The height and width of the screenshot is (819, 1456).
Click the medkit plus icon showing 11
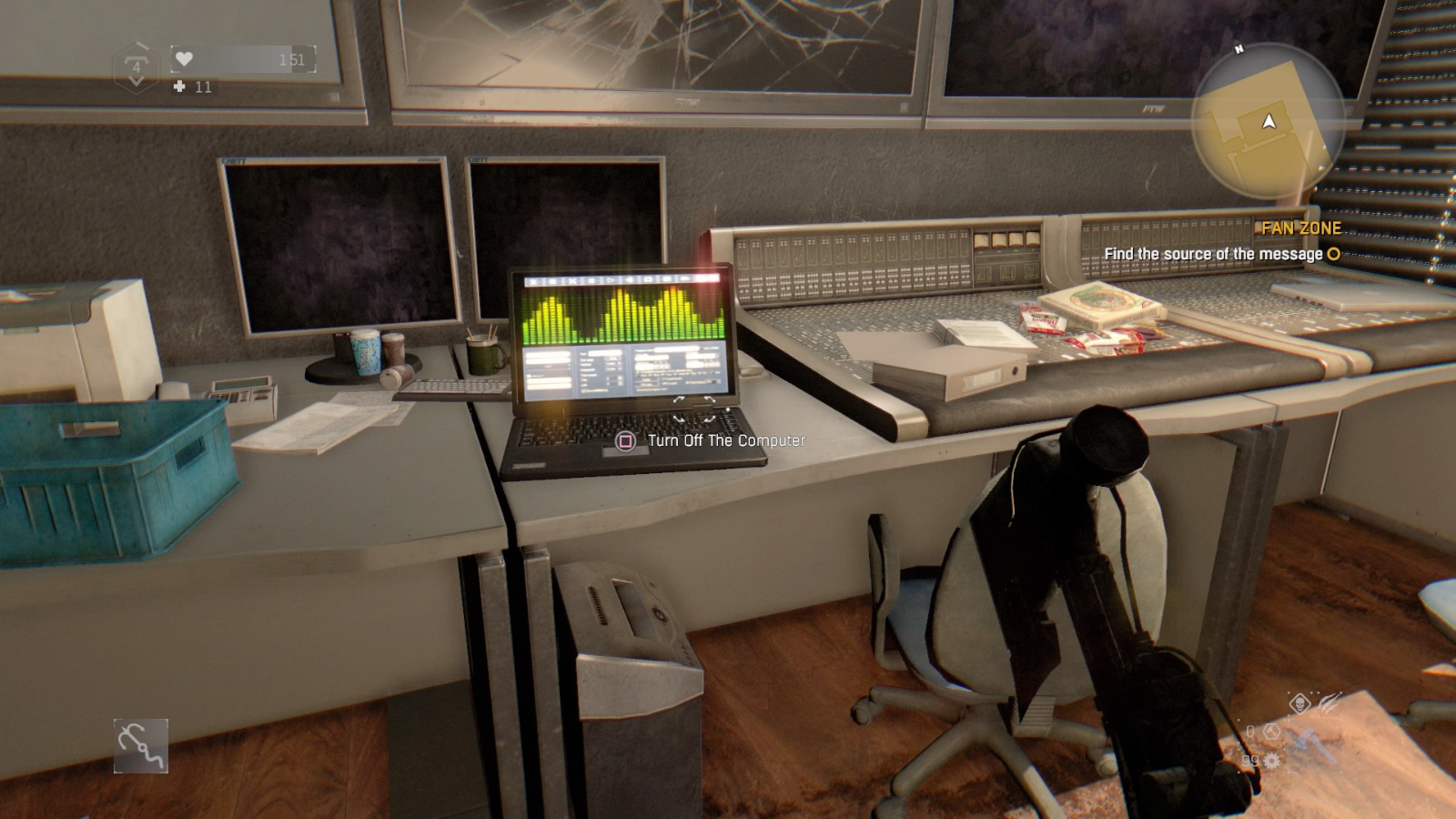pos(178,88)
